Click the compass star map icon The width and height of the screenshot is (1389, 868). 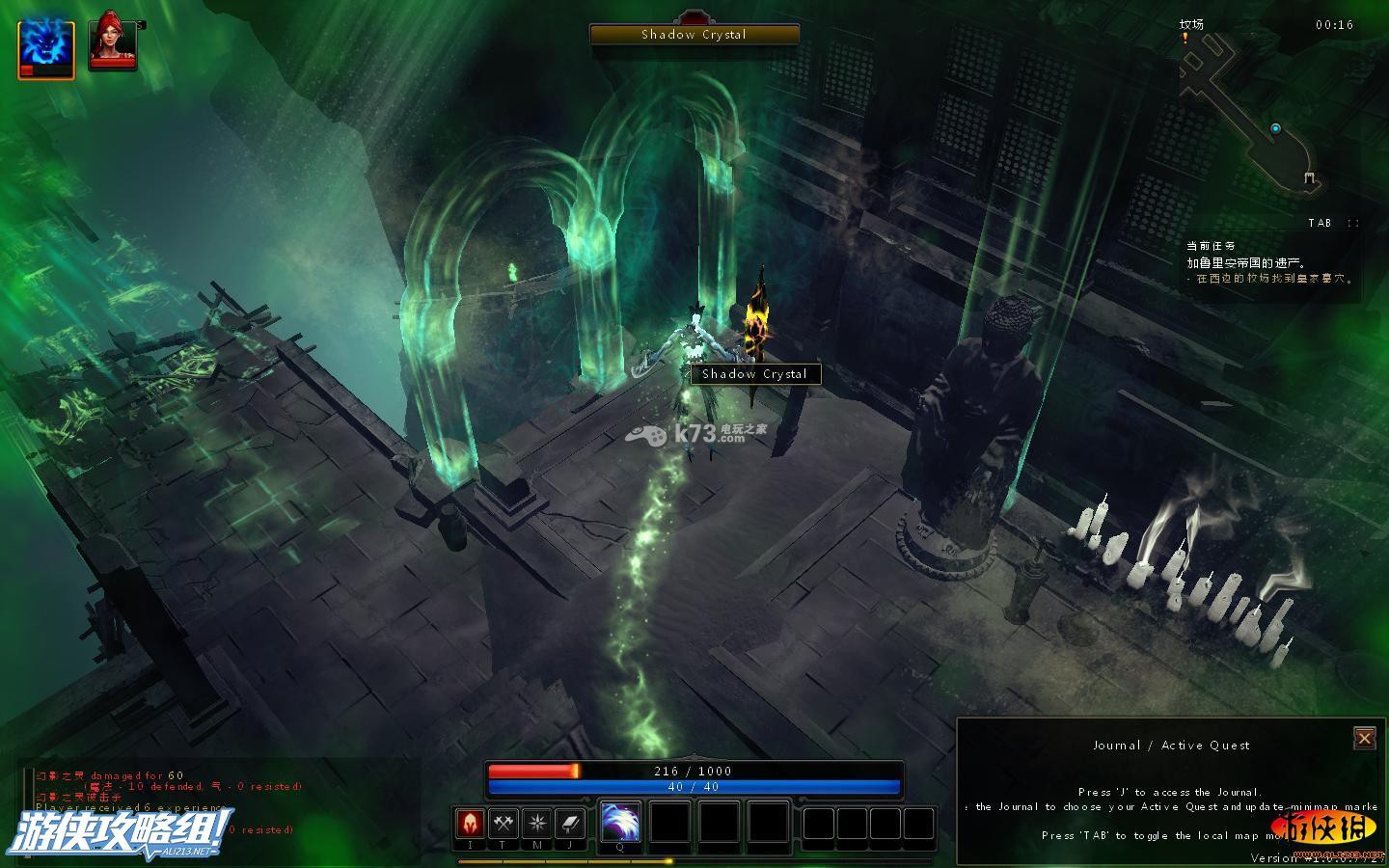coord(536,824)
